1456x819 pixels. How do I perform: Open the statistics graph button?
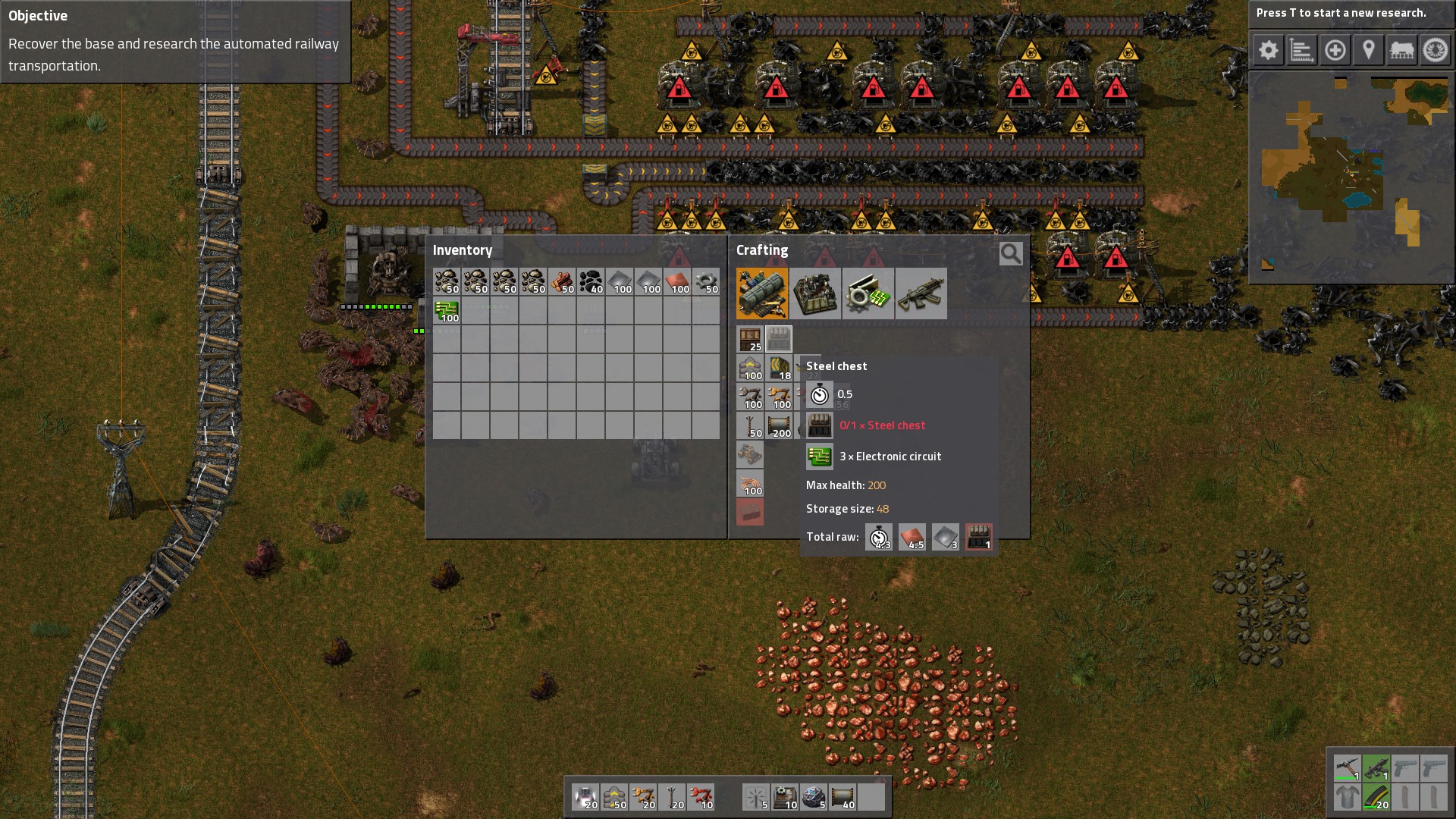pos(1302,51)
